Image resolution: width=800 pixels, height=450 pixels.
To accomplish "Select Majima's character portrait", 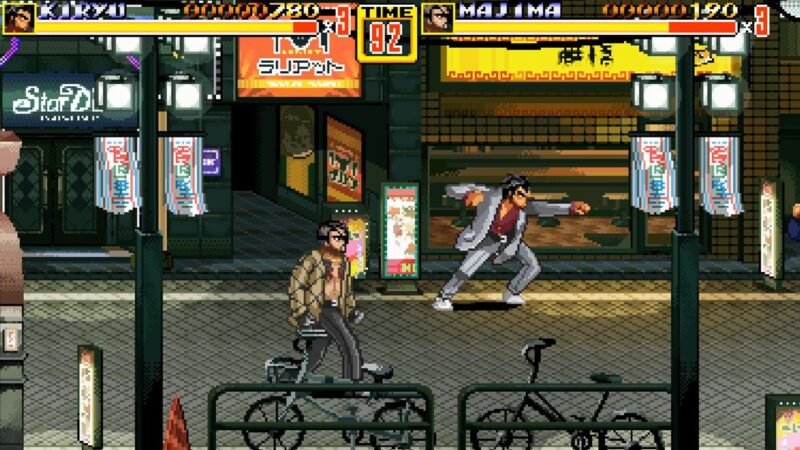I will pos(438,17).
